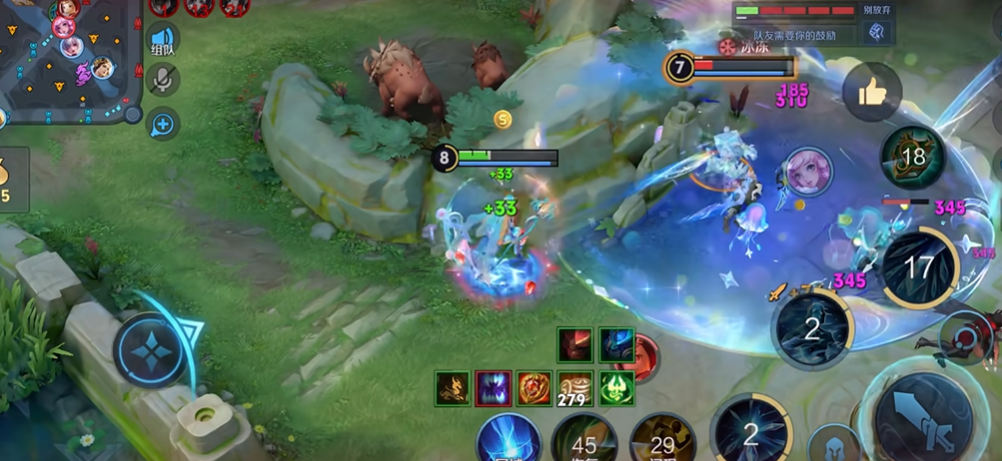Viewport: 1002px width, 461px height.
Task: Use the active item showing cooldown 18
Action: 912,157
